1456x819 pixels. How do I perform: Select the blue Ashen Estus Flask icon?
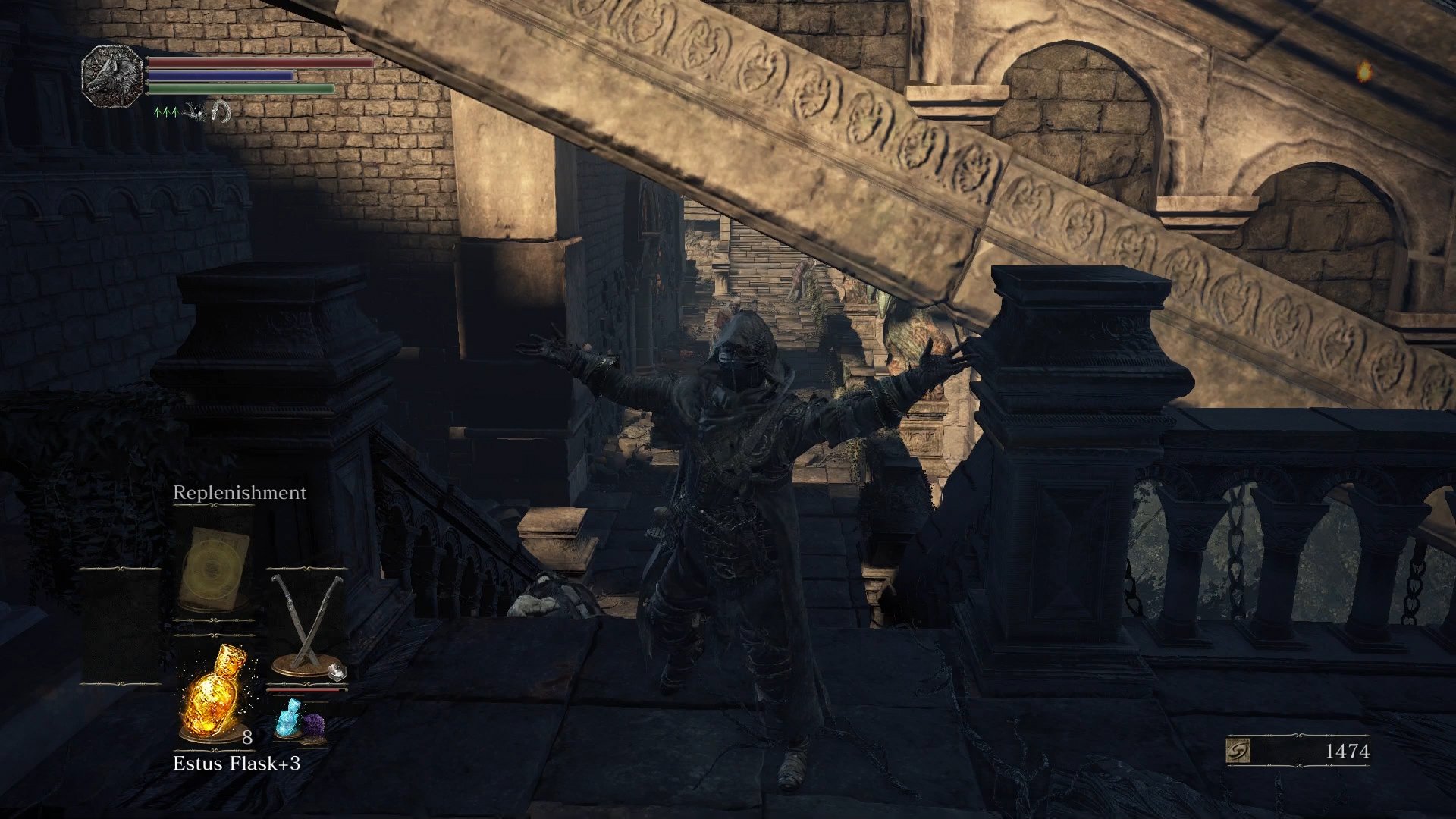click(x=290, y=717)
